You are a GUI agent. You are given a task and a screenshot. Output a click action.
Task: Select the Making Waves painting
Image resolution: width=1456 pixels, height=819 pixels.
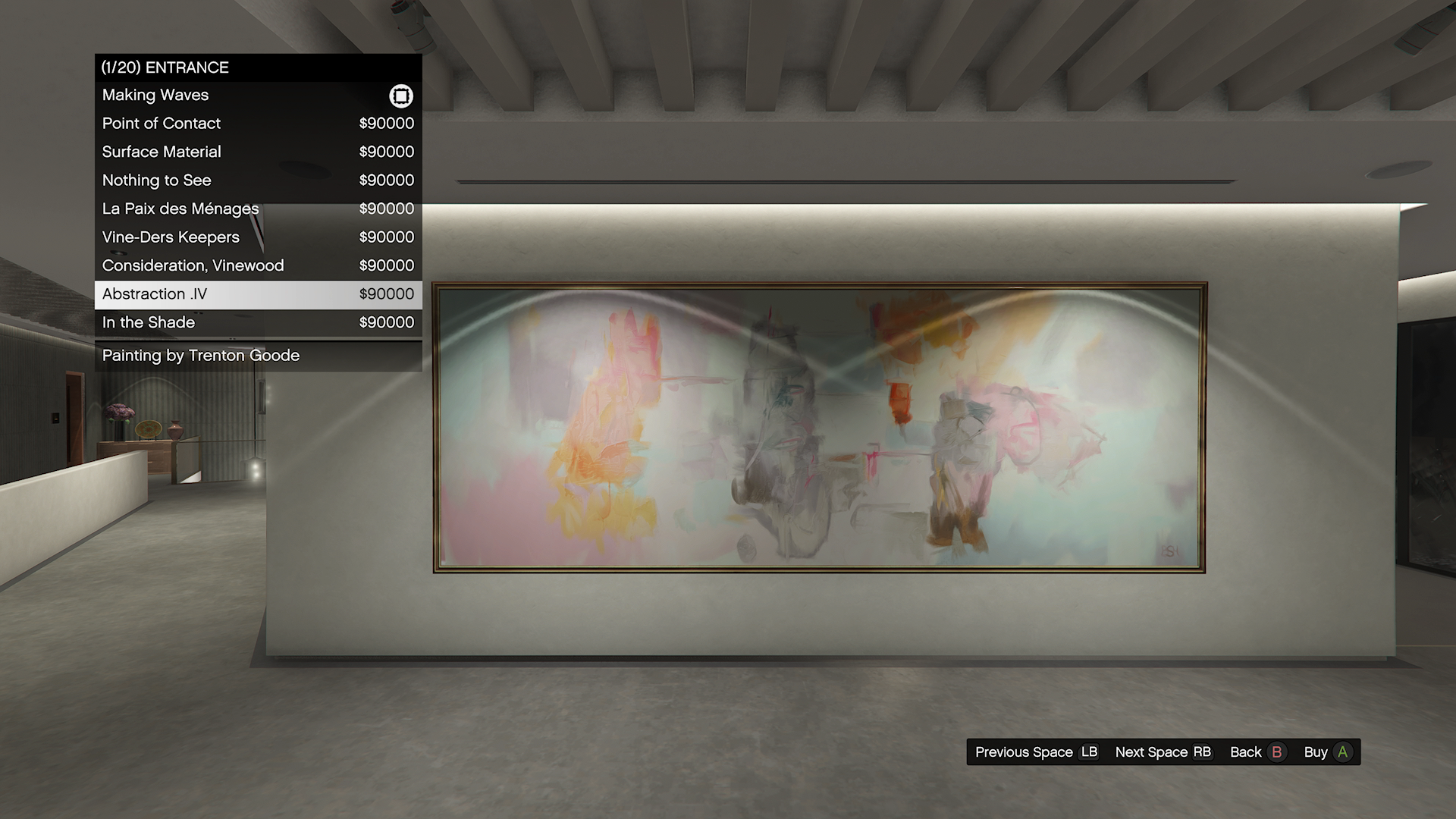258,96
